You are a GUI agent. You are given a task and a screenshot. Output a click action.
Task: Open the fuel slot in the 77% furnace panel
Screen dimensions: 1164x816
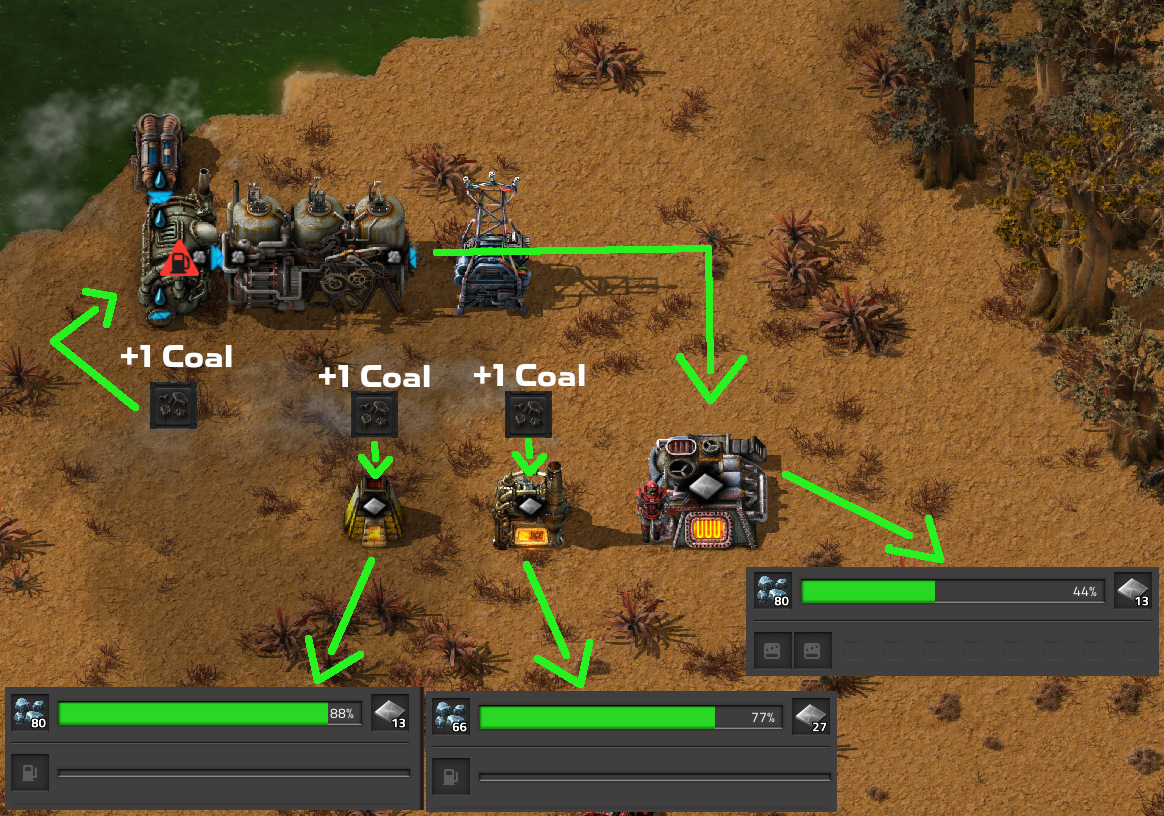451,777
